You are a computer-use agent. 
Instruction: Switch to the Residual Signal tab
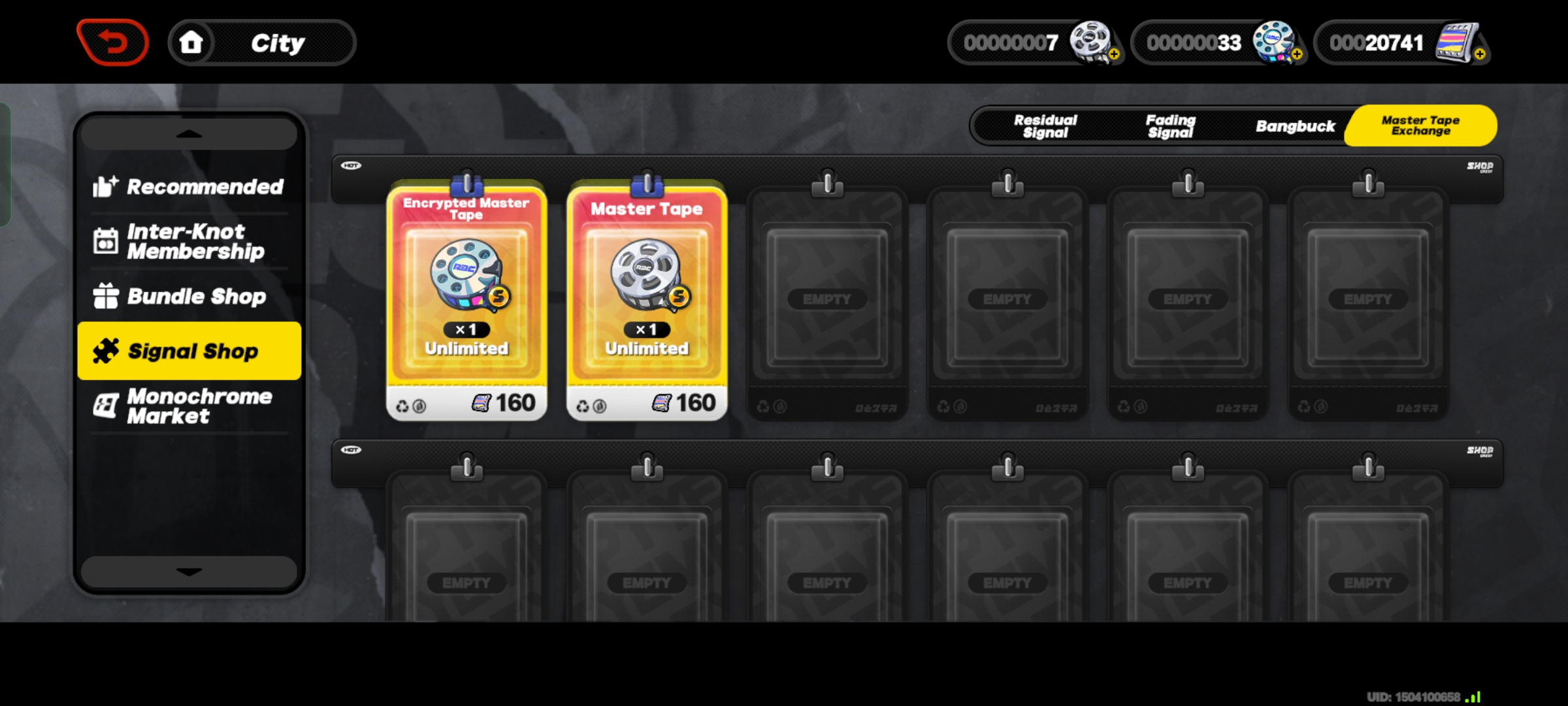pyautogui.click(x=1045, y=126)
